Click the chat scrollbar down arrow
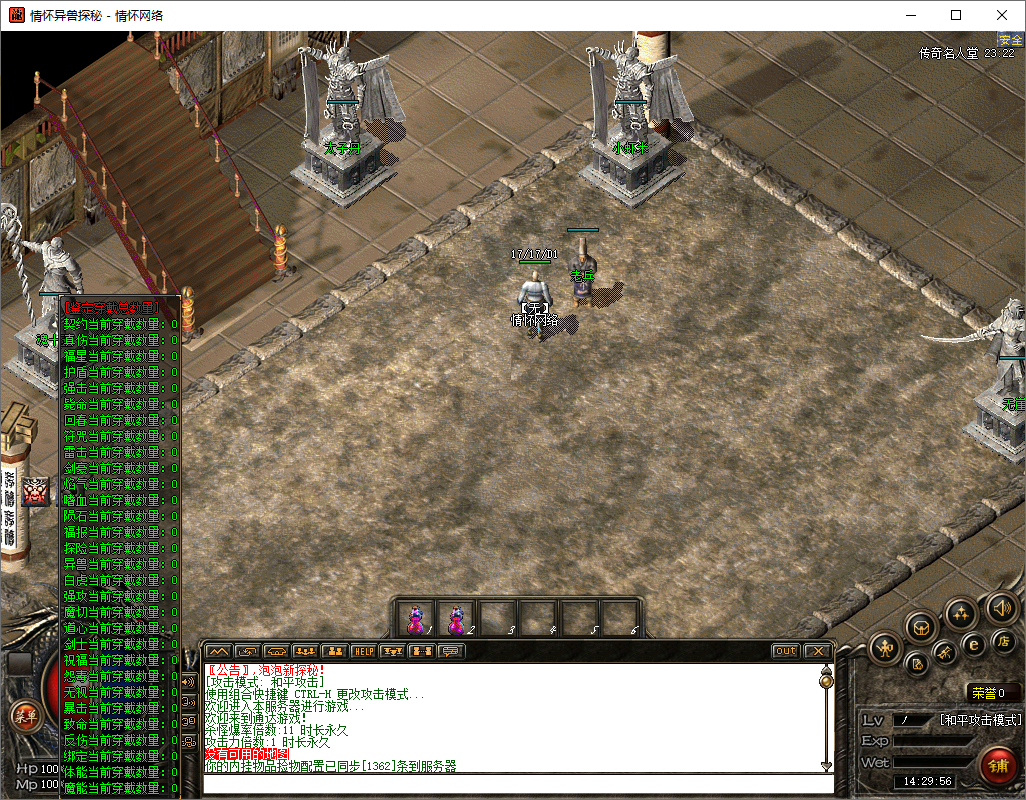The width and height of the screenshot is (1026, 800). [826, 765]
